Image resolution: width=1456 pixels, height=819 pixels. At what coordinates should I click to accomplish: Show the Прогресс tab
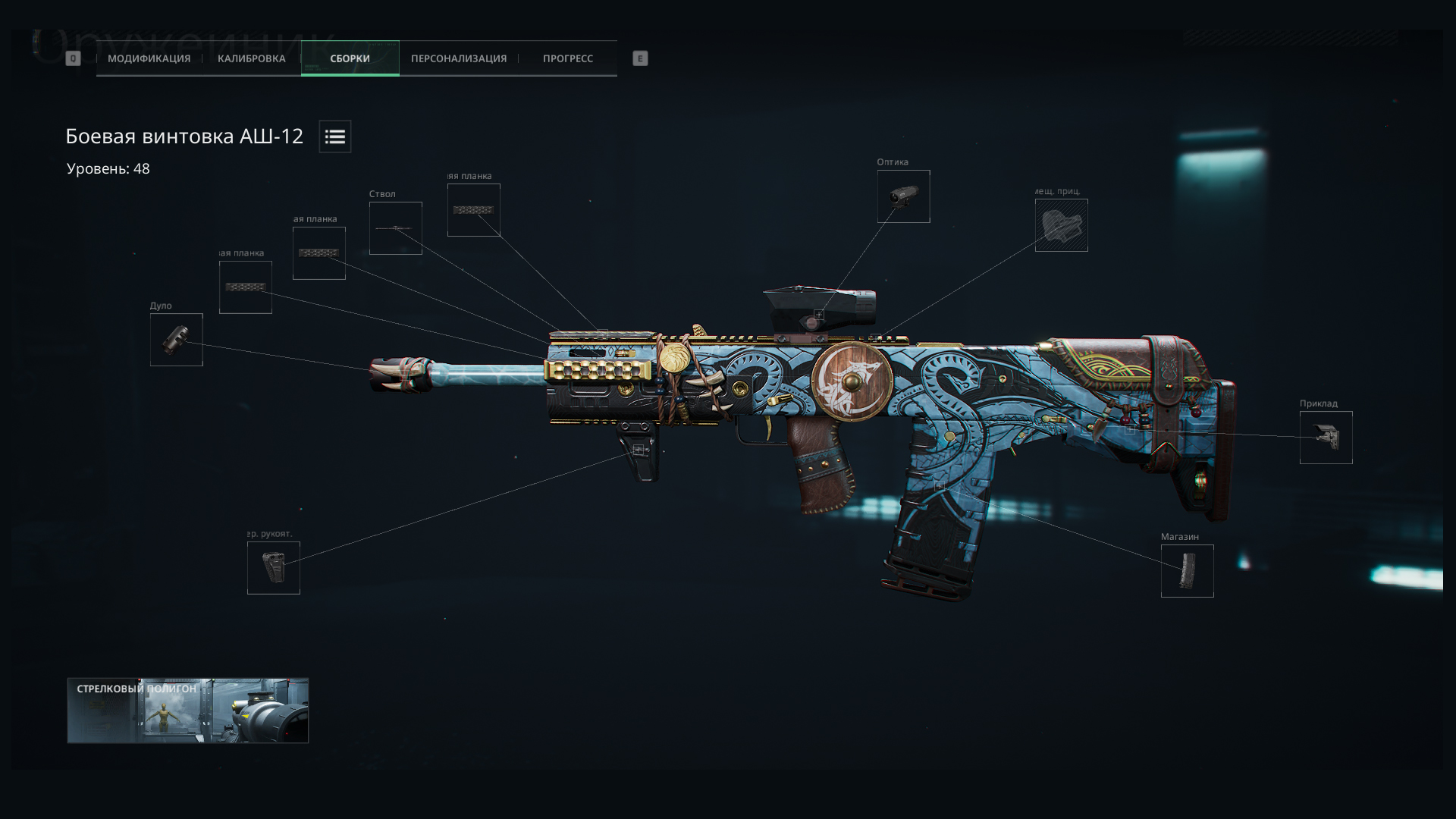[567, 58]
